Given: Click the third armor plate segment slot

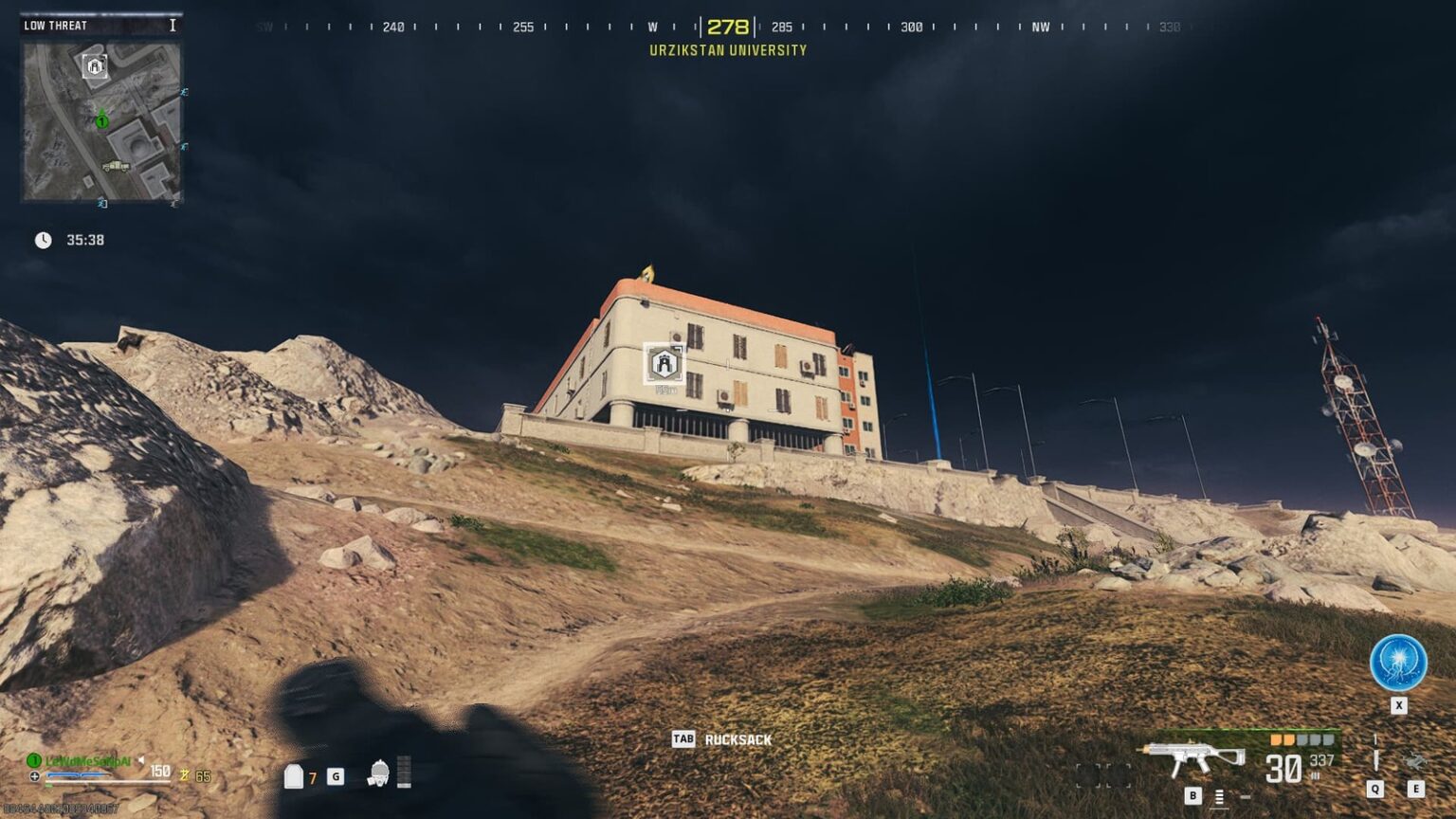Looking at the screenshot, I should pyautogui.click(x=1301, y=741).
